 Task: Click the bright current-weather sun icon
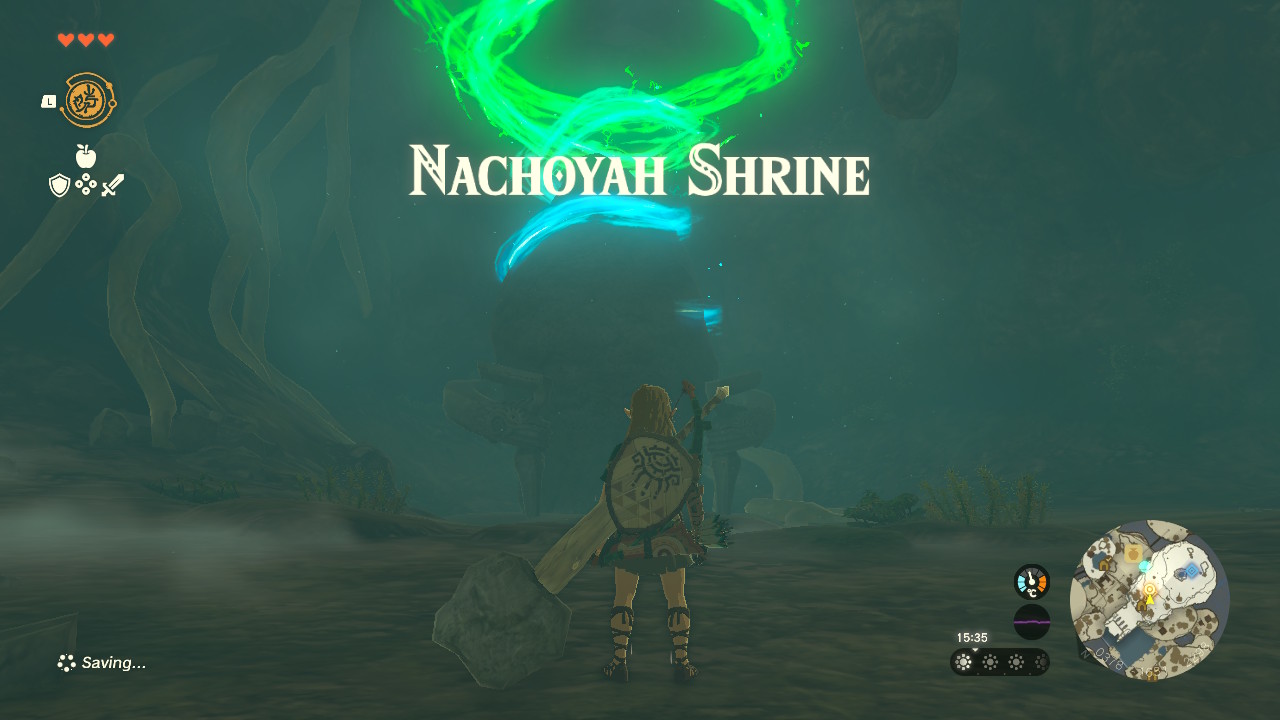coord(963,661)
